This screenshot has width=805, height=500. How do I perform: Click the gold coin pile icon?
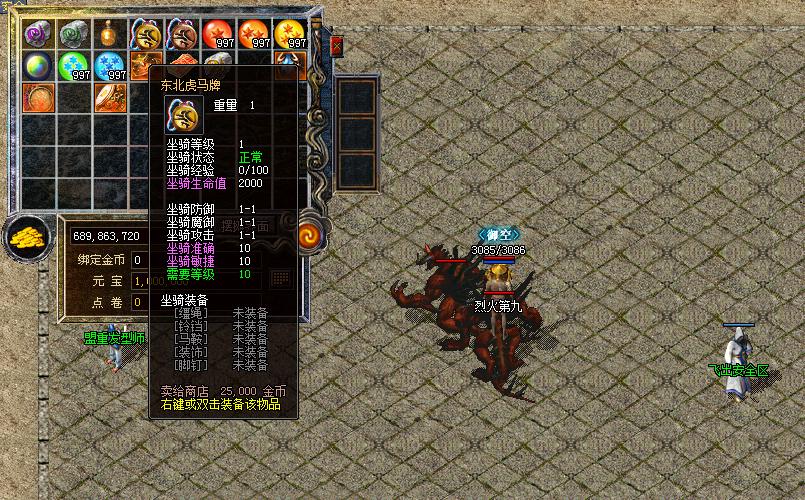point(26,238)
